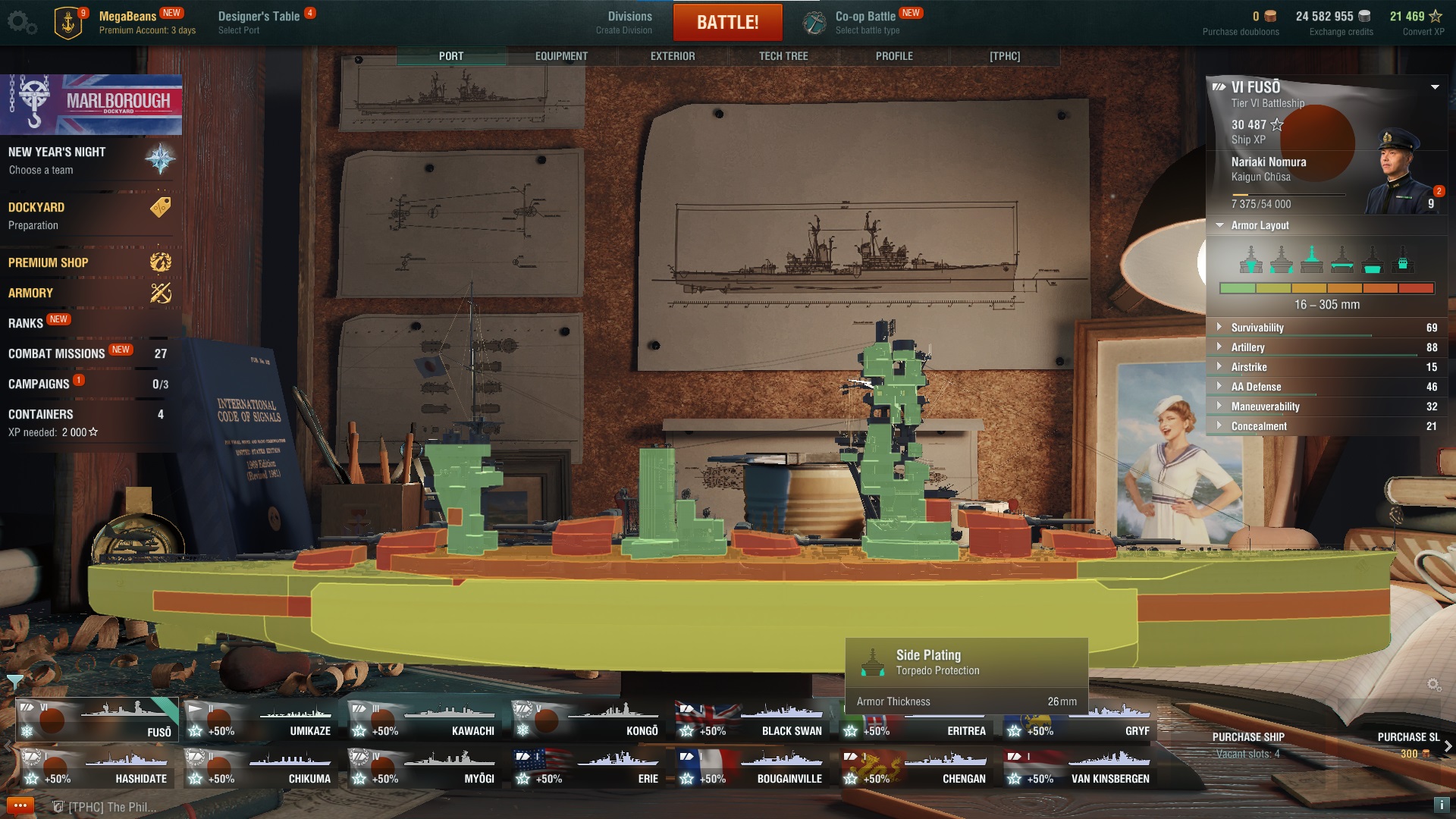Click the PURCHASE SHIP button
Viewport: 1456px width, 819px height.
[x=1249, y=736]
